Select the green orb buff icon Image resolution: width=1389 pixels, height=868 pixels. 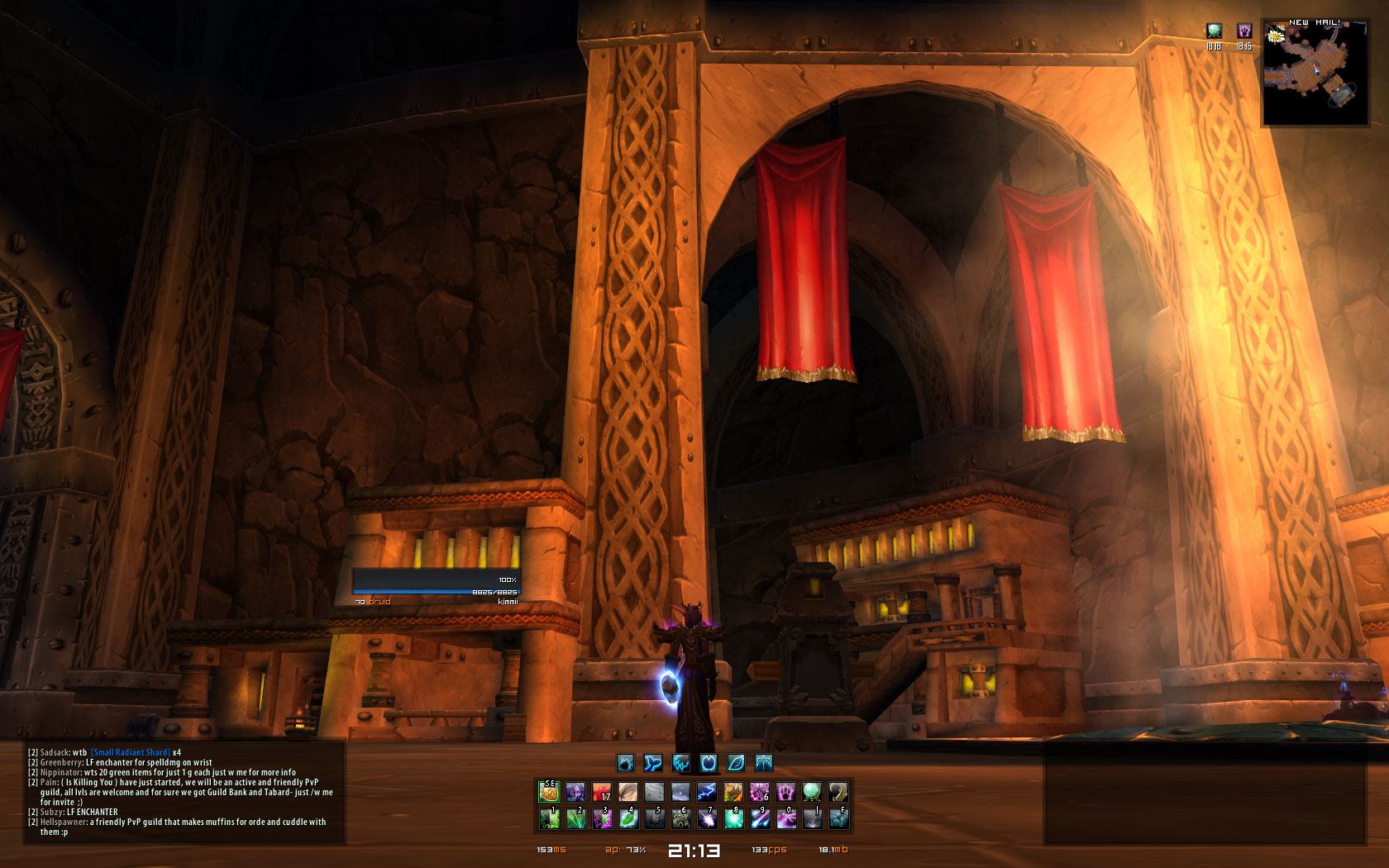1214,31
